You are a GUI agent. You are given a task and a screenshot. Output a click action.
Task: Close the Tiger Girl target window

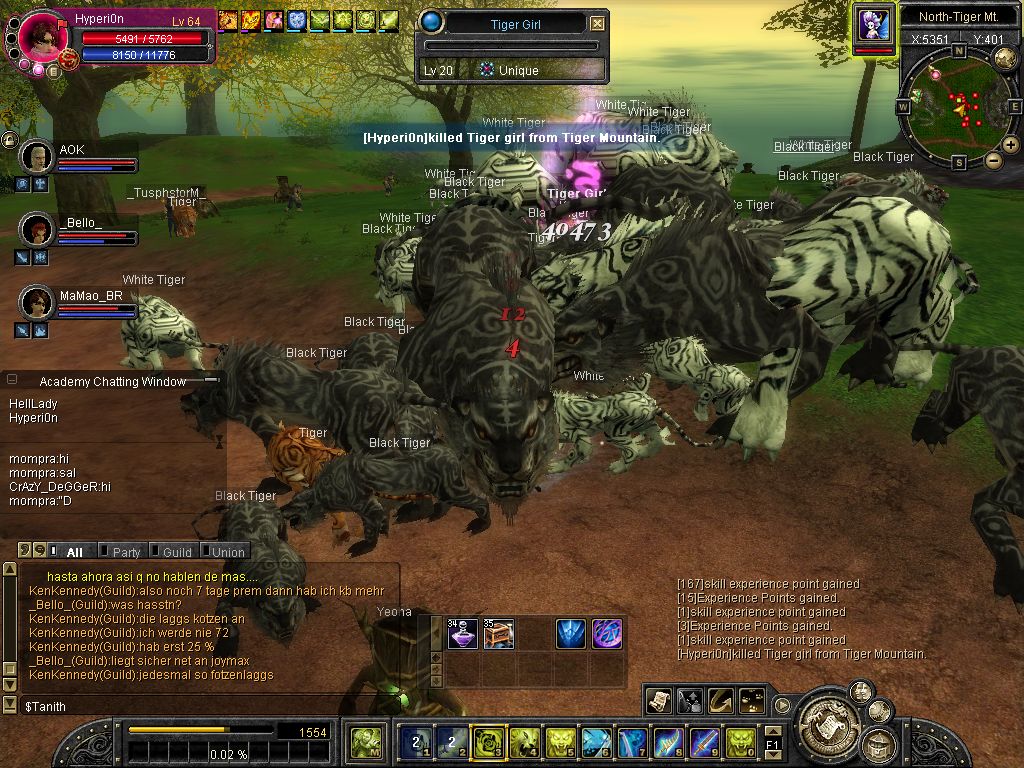tap(597, 23)
